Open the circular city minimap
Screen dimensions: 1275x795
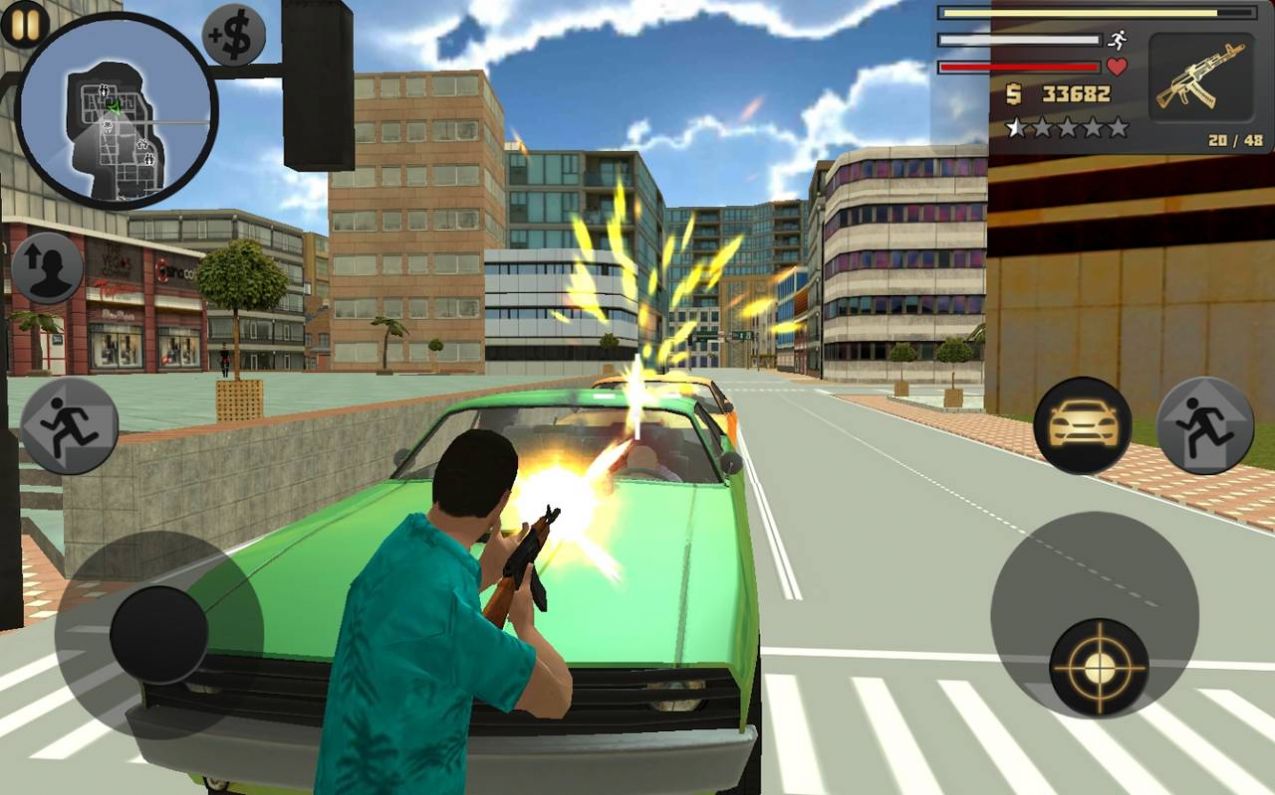coord(116,110)
